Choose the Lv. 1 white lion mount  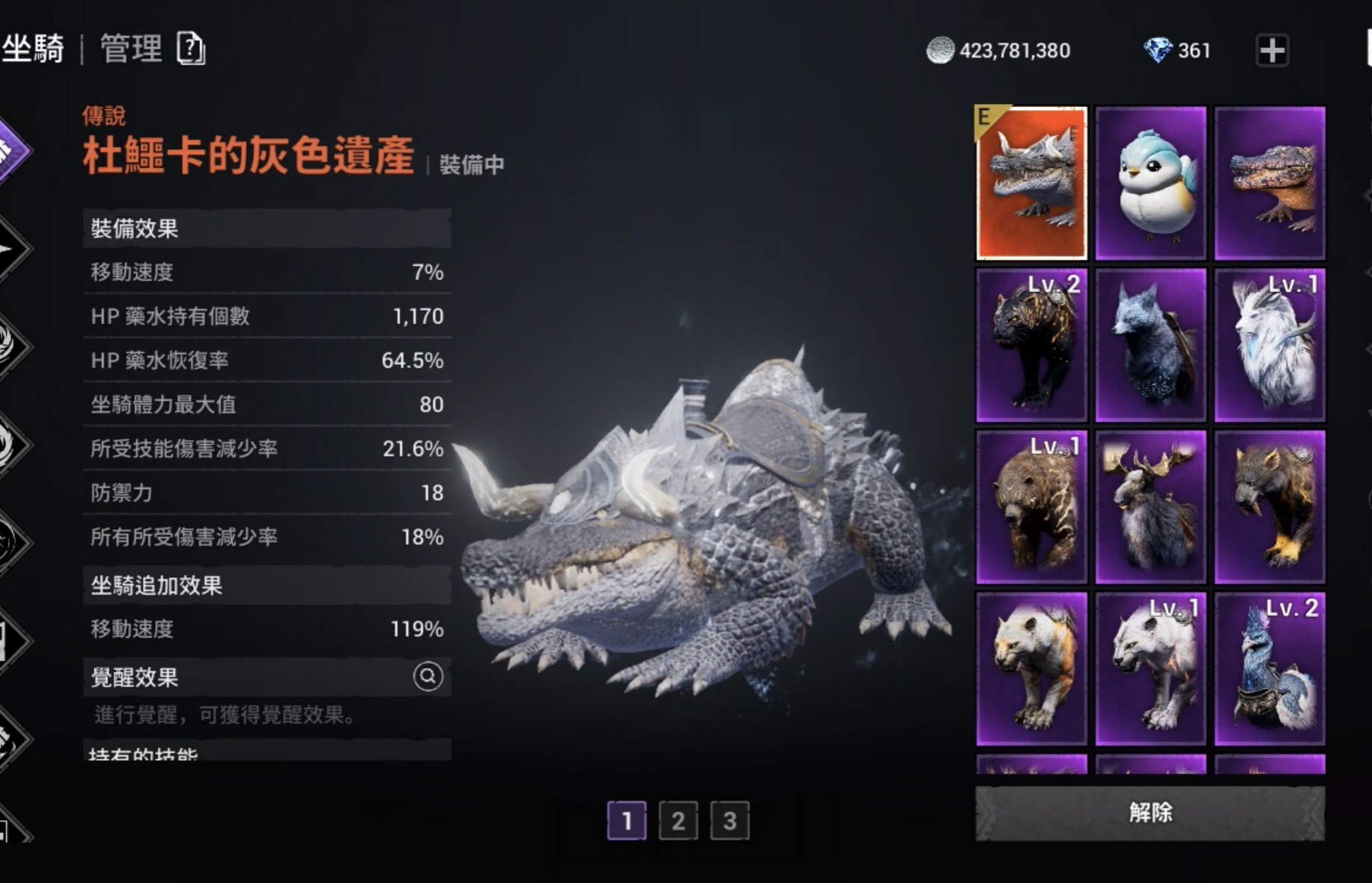pyautogui.click(x=1269, y=345)
